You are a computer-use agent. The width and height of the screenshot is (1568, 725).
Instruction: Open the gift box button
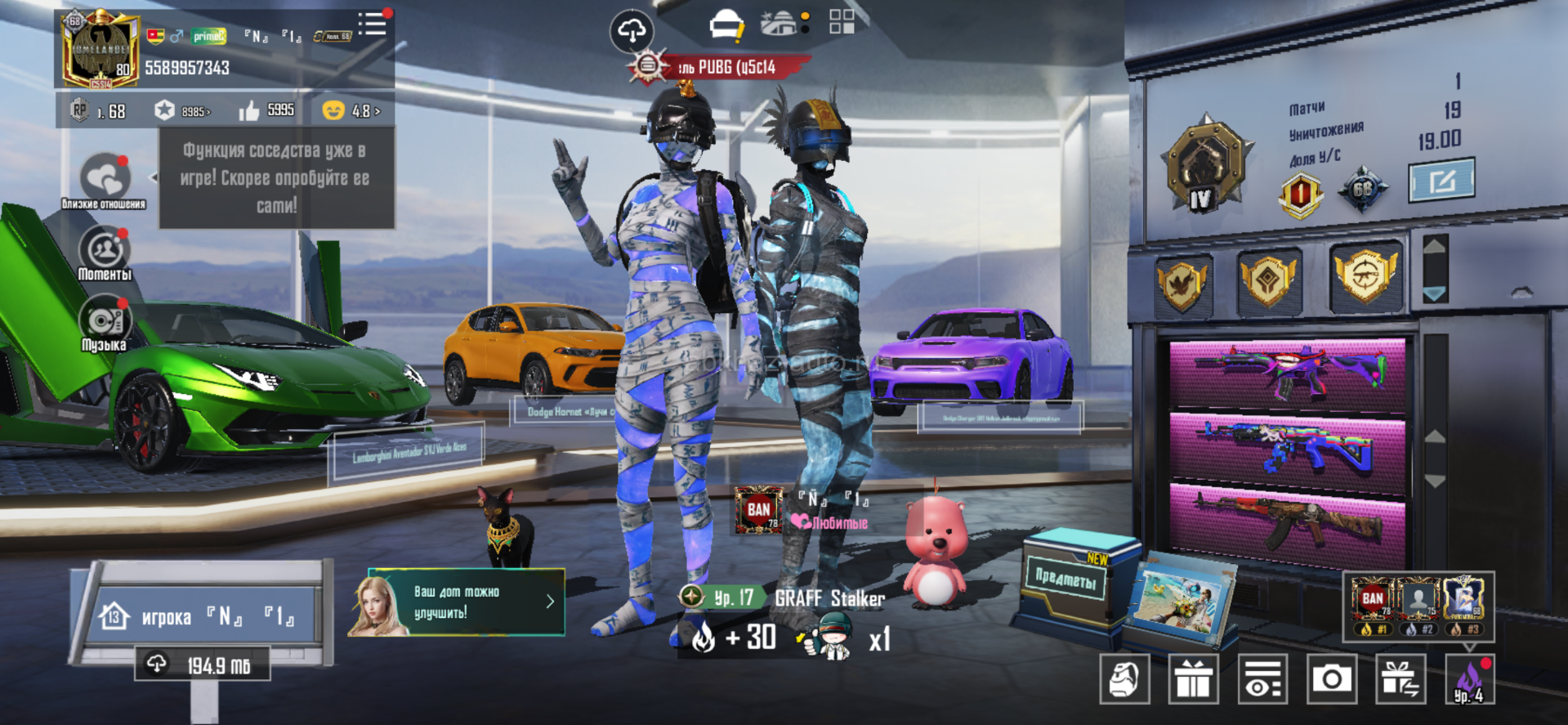coord(1194,679)
